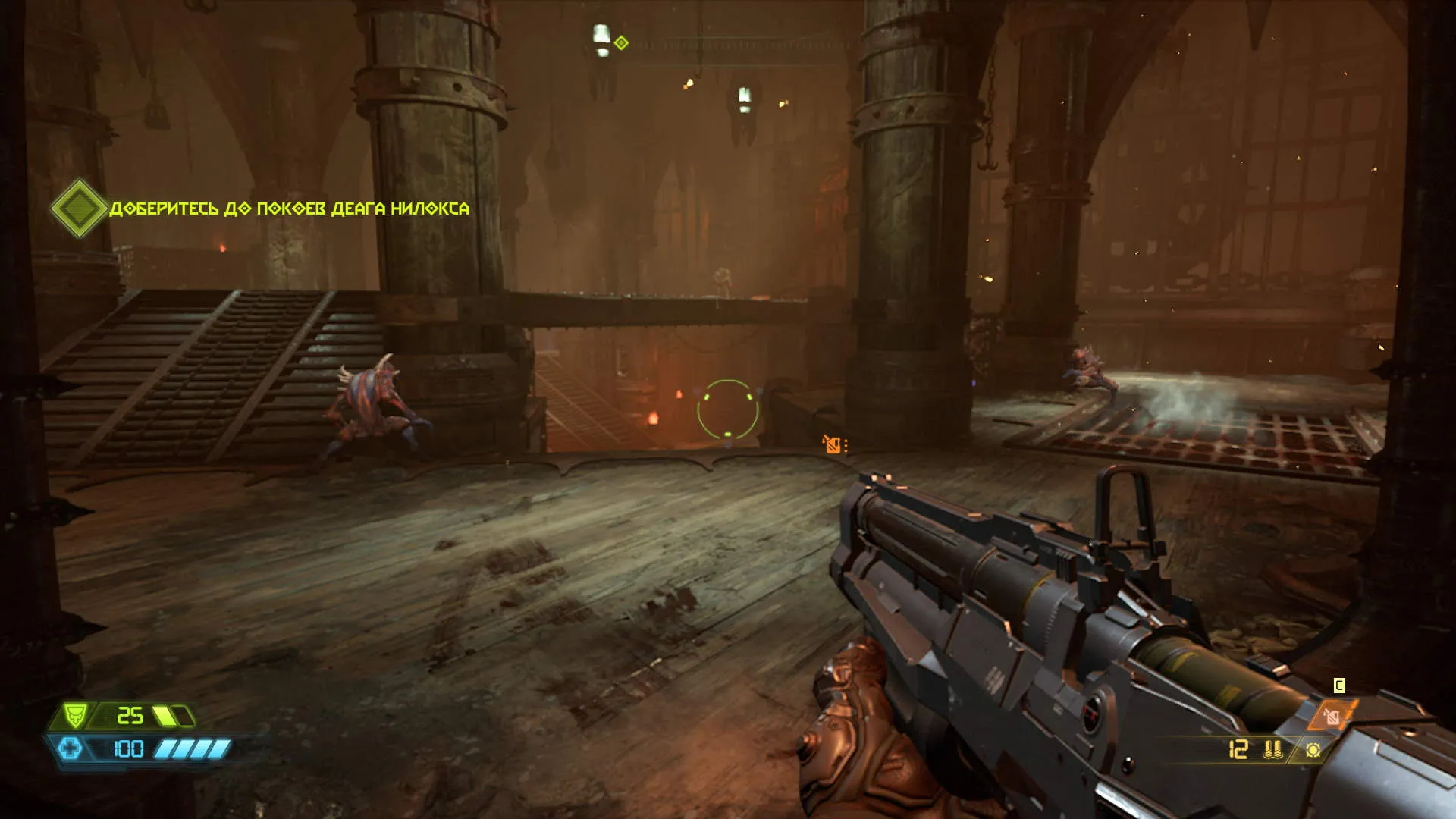Select the blue health cross icon
This screenshot has width=1456, height=819.
(71, 749)
